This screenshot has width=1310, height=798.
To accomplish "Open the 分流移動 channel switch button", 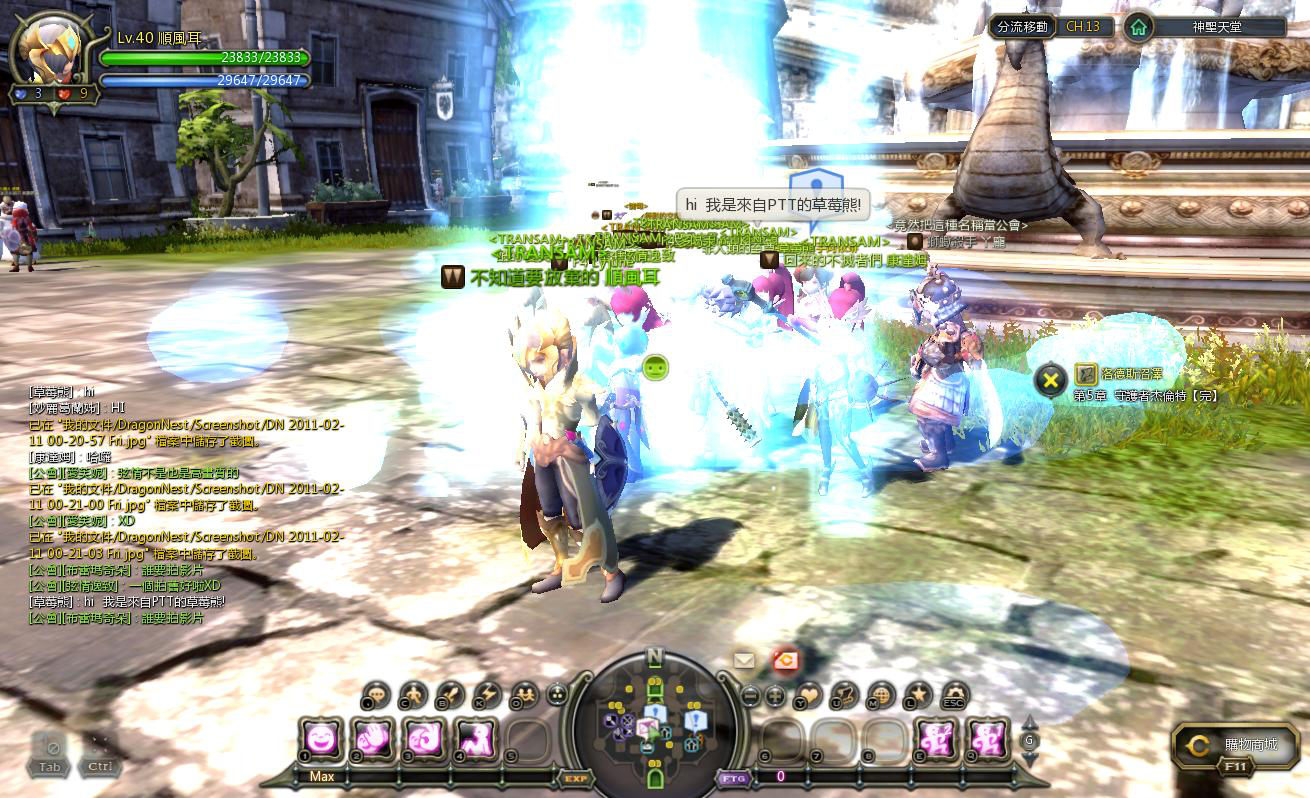I will (1023, 27).
